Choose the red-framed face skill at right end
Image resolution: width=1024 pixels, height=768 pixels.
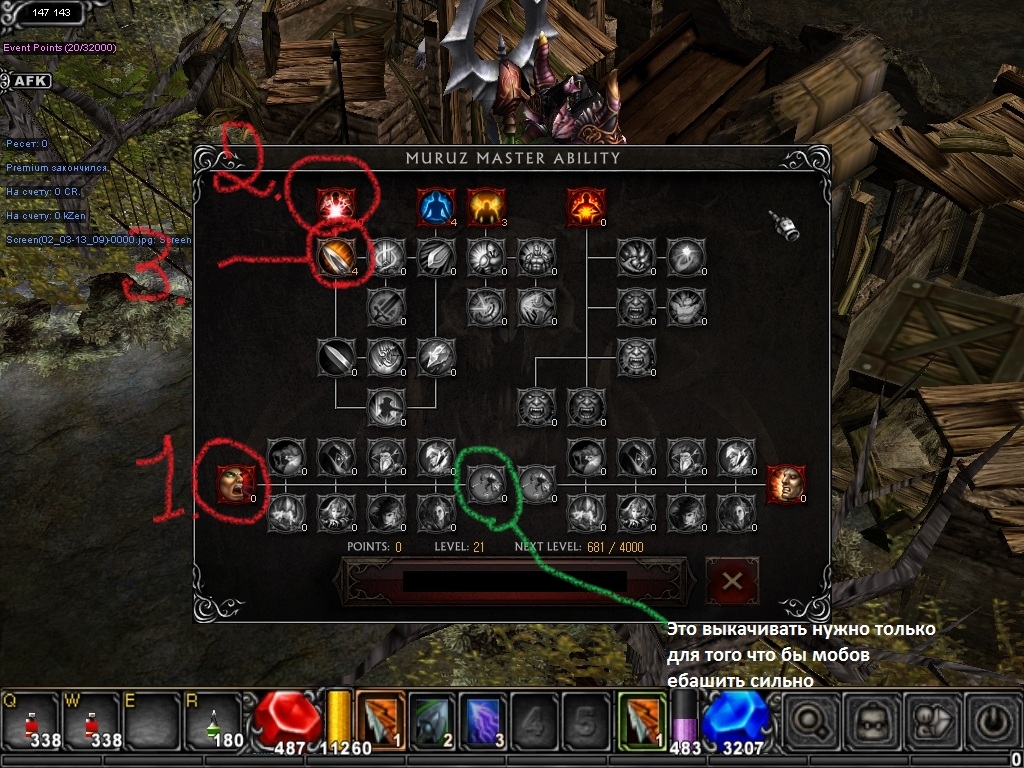point(785,484)
